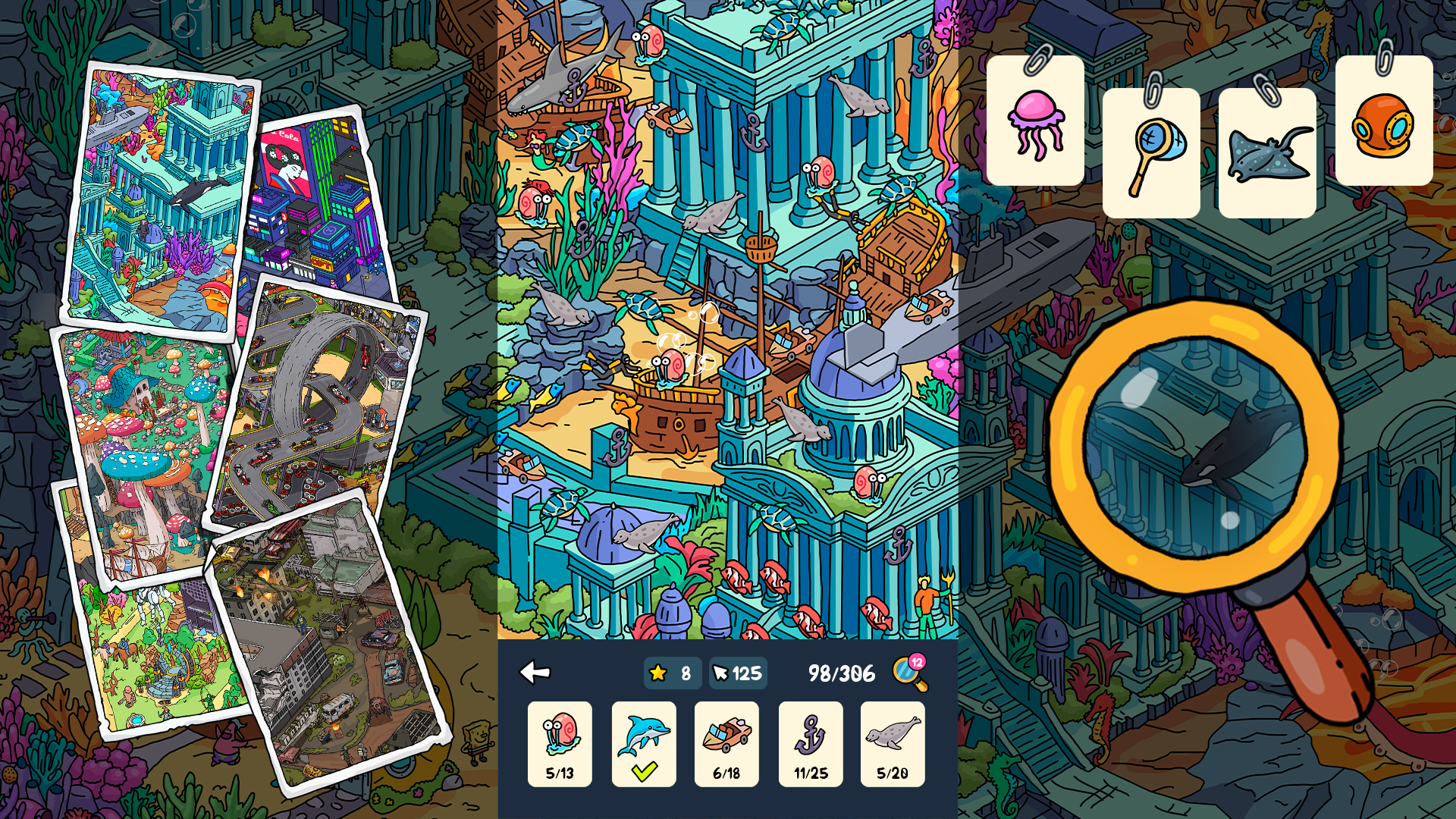The width and height of the screenshot is (1456, 819).
Task: Tap the completed dolphin objective checkmark
Action: (643, 771)
